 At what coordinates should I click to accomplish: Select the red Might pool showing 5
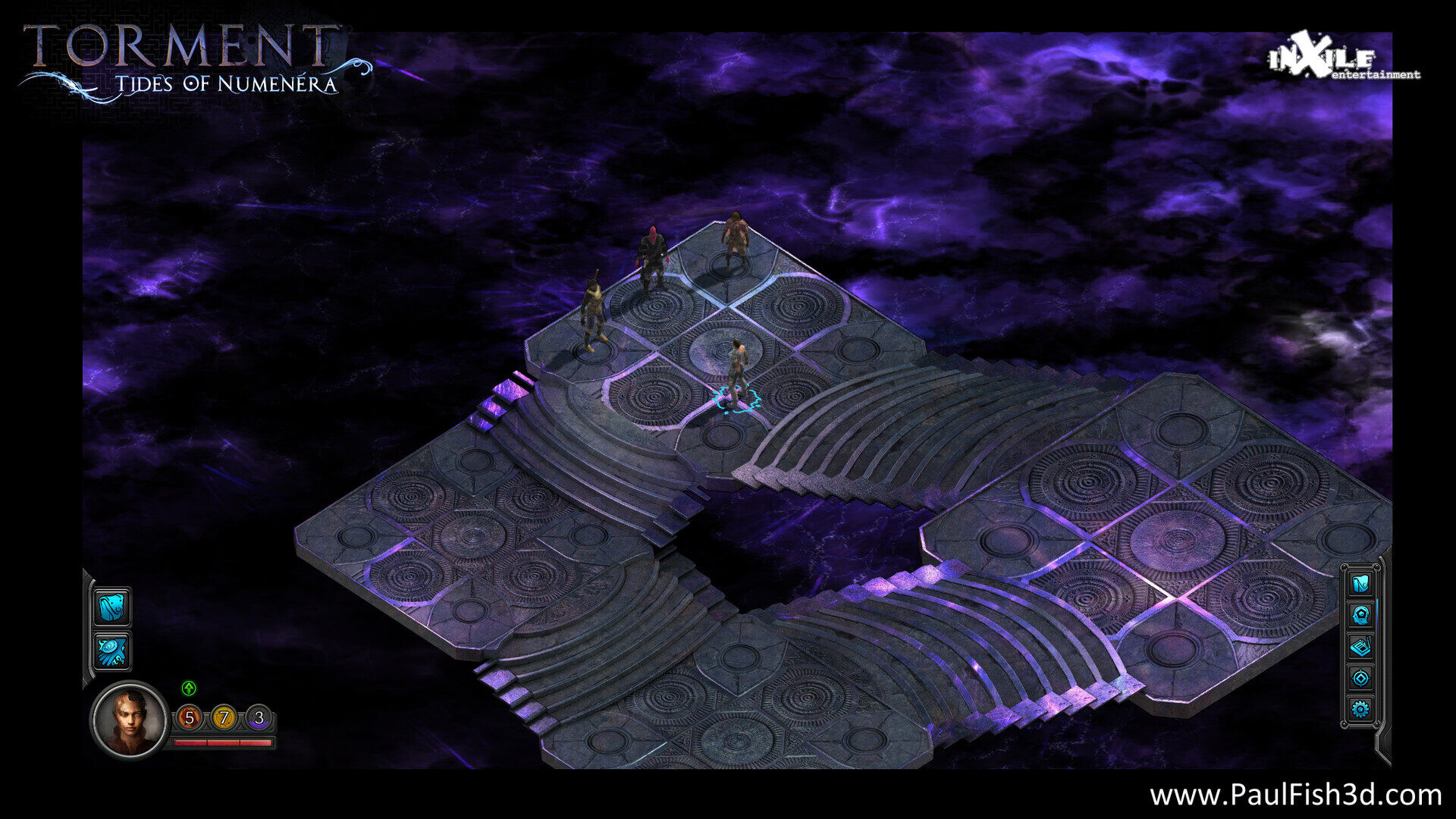coord(190,717)
